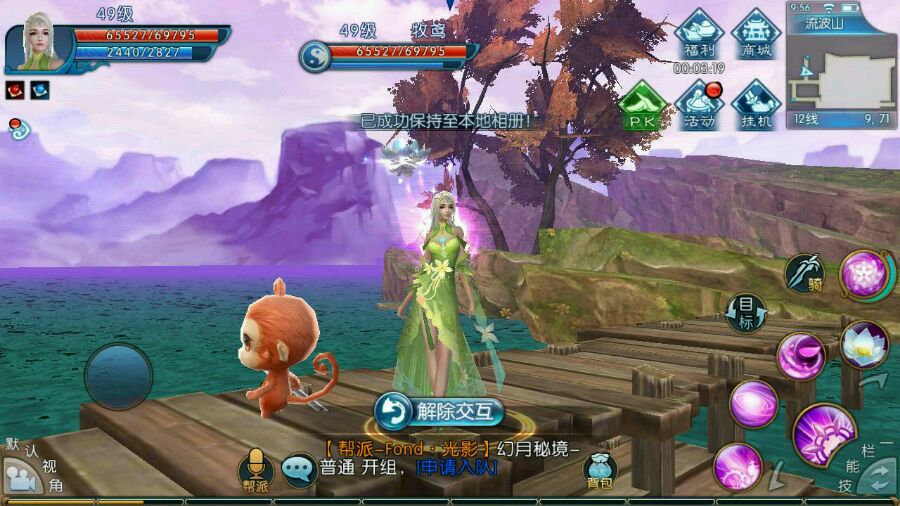Tap the 帮派 guild voice microphone

(256, 468)
